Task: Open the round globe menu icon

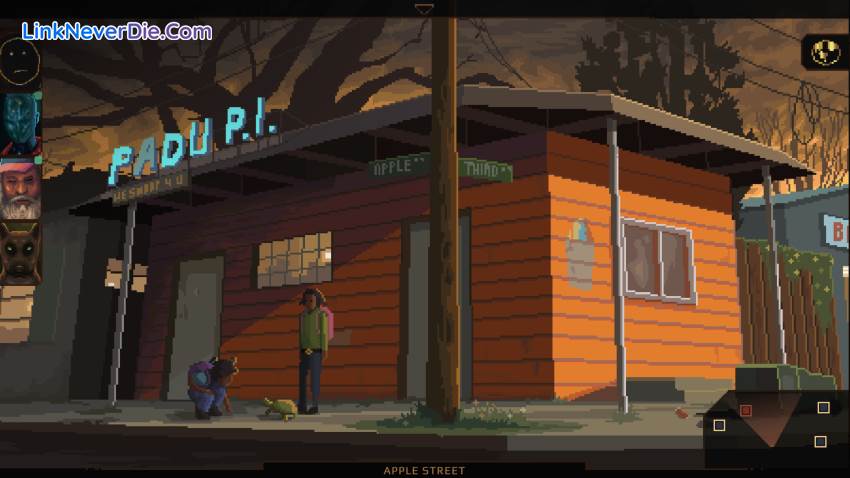Action: click(x=826, y=52)
